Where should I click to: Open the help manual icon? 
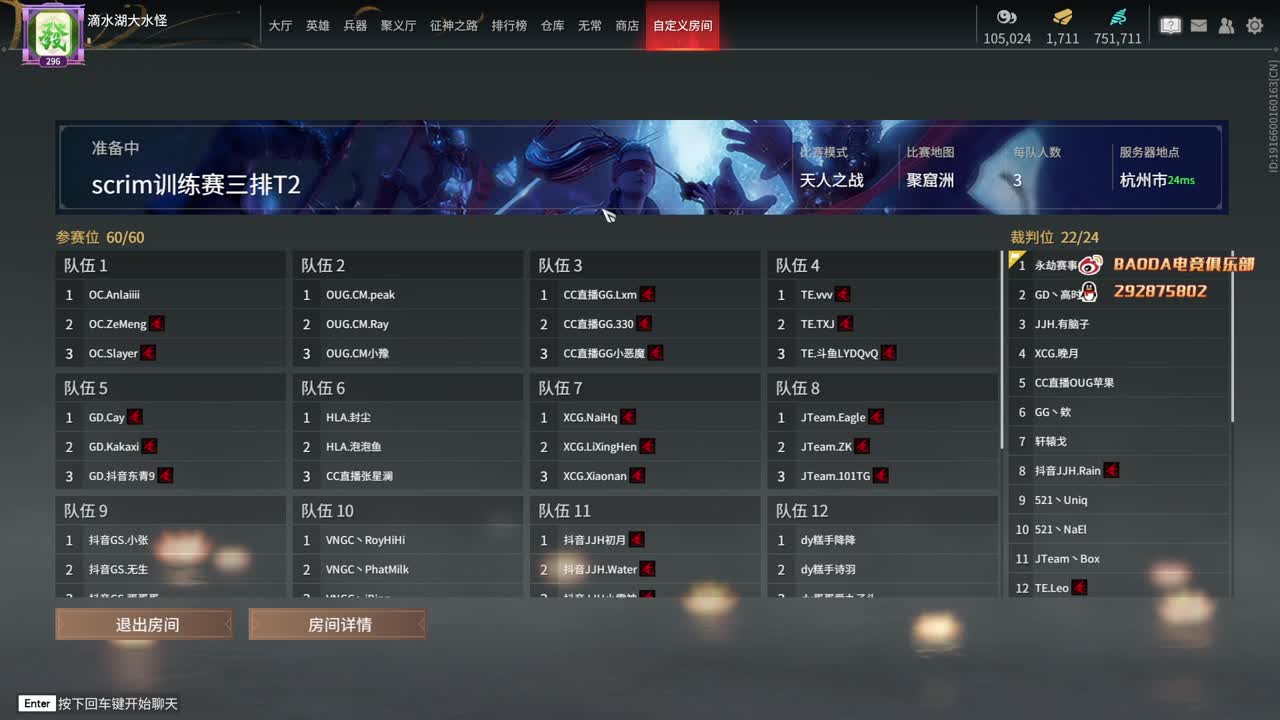click(x=1170, y=25)
